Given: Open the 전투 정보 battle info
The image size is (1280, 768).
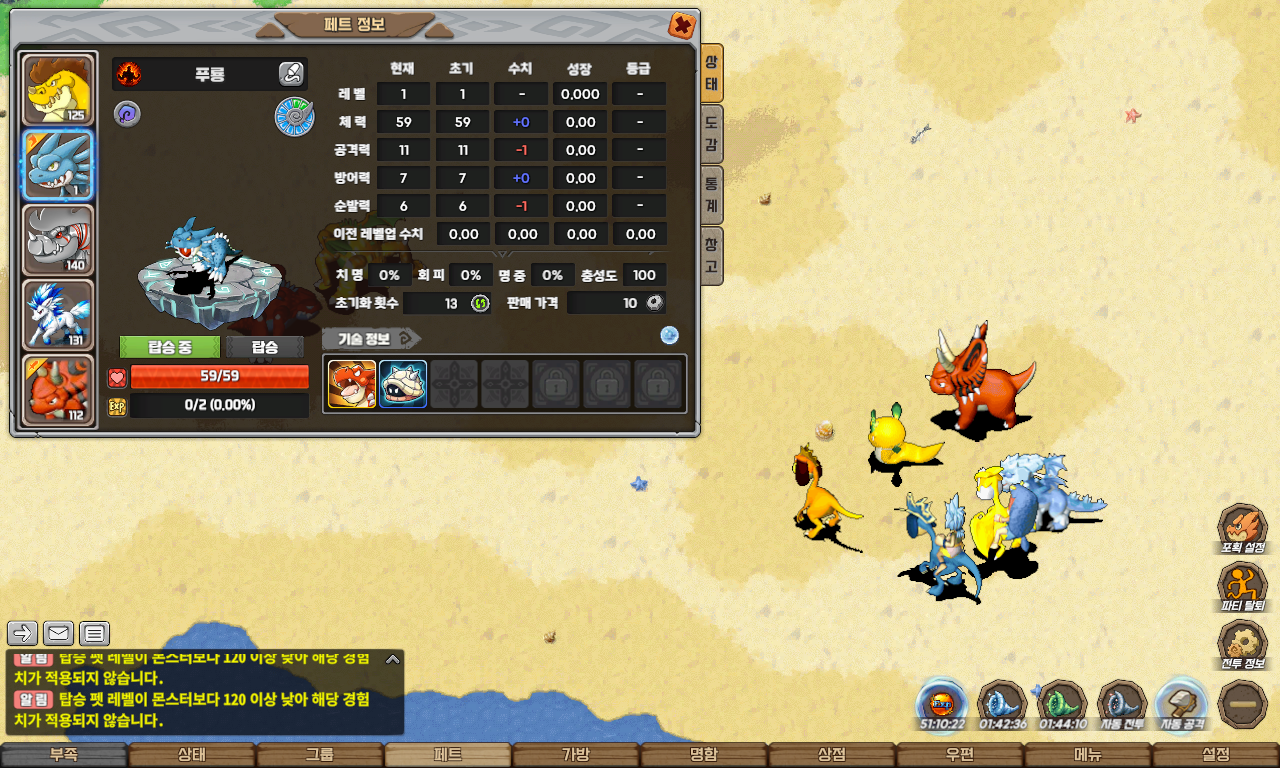Looking at the screenshot, I should 1243,646.
